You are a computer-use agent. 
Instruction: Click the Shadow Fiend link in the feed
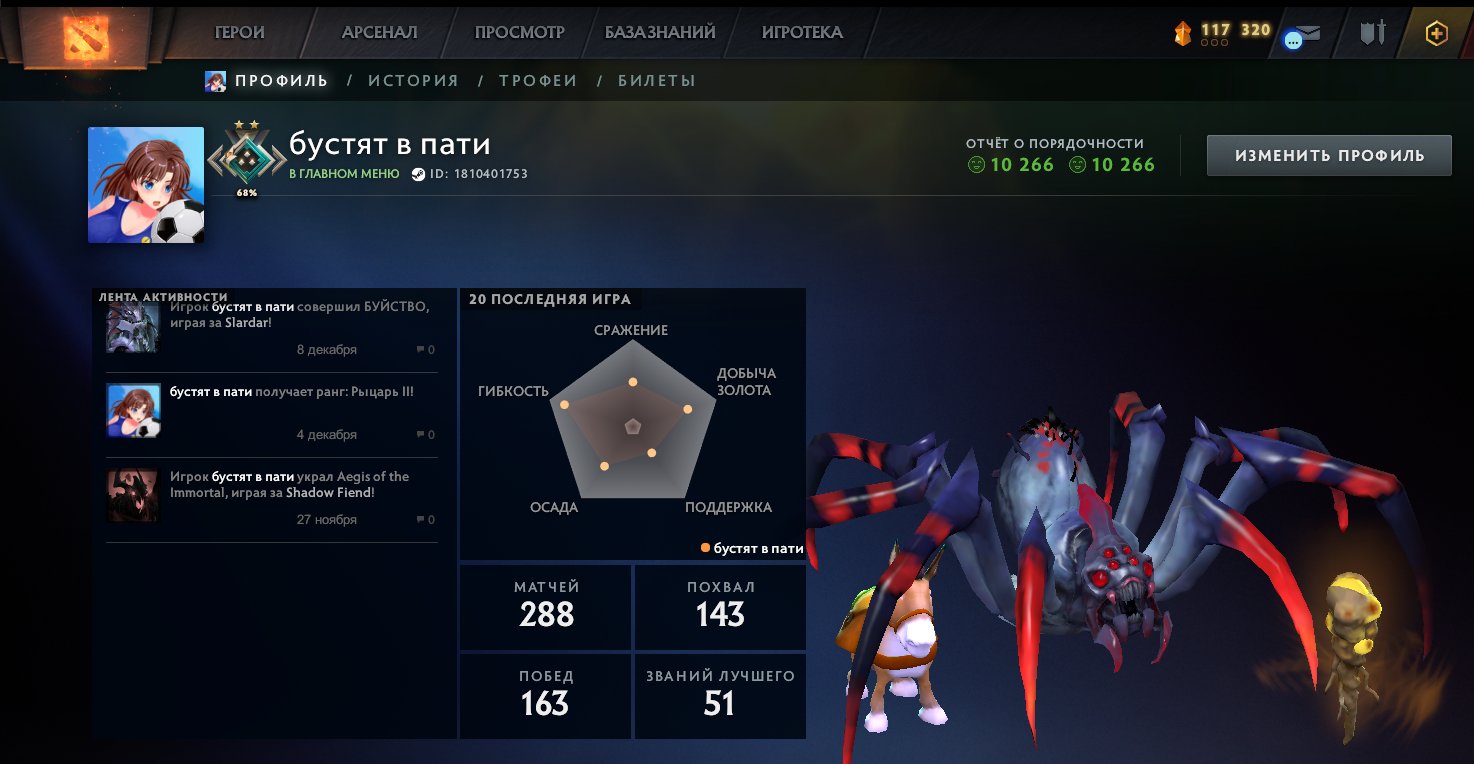330,492
